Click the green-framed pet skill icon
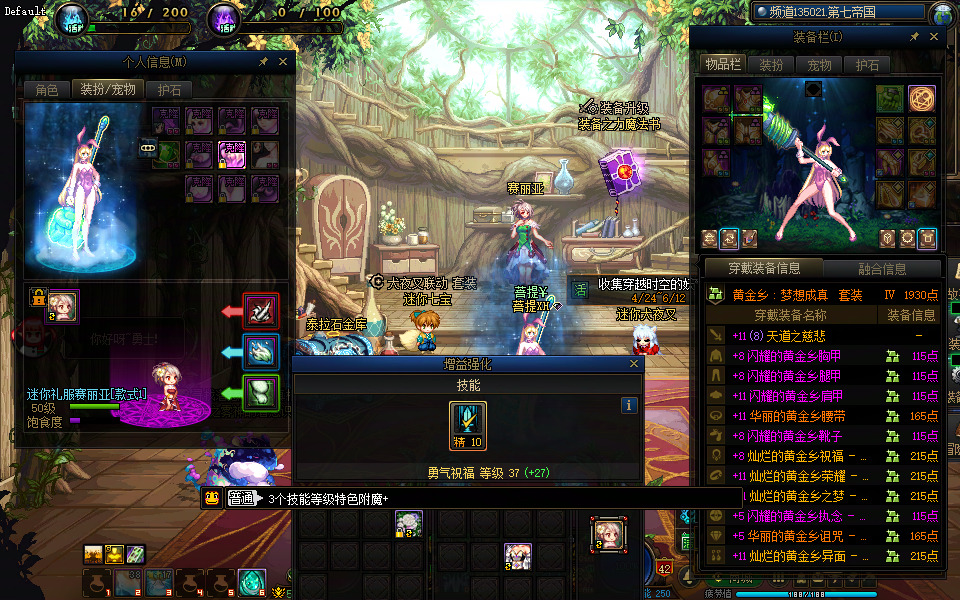Screen dimensions: 960x600 point(262,391)
